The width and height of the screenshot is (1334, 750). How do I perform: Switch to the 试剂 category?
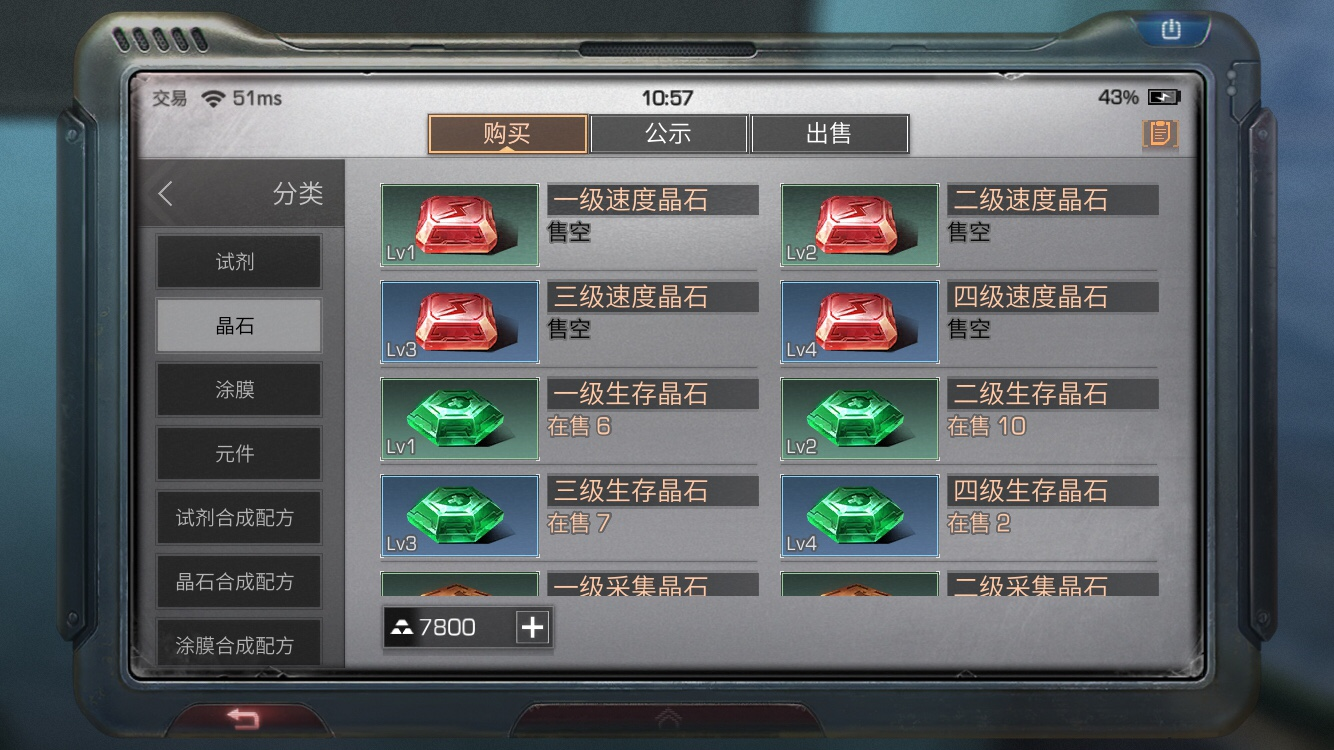[238, 262]
